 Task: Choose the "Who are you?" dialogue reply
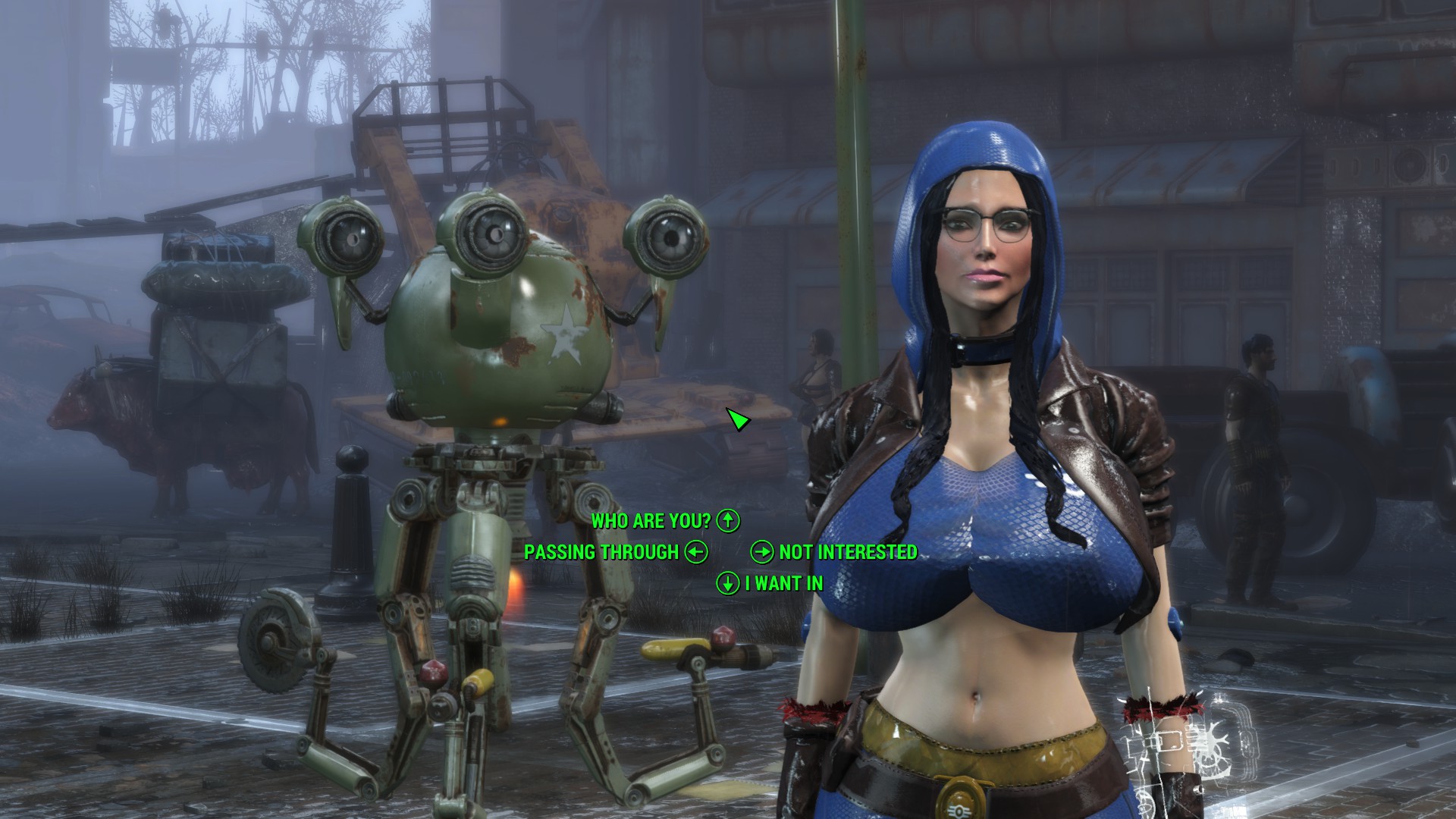[651, 521]
